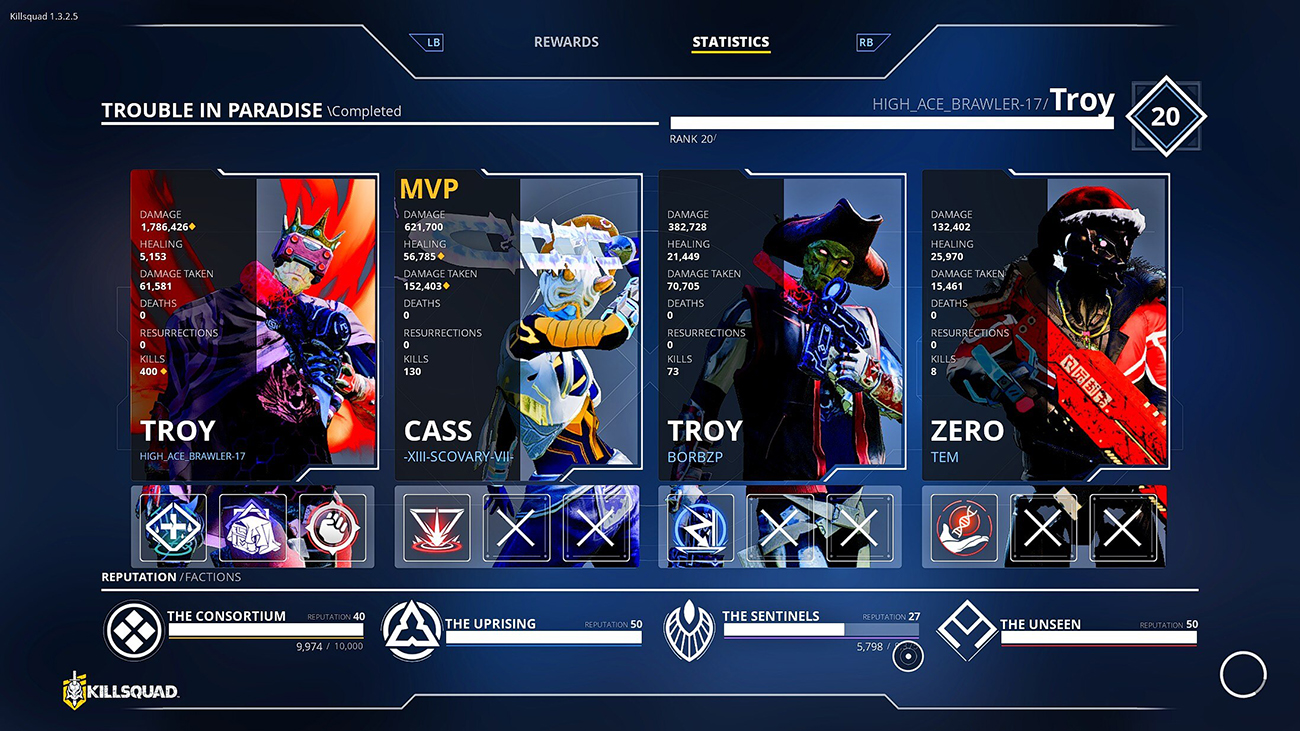Click Zero's crossed-out second ability slot
Screen dimensions: 1300x731
pyautogui.click(x=1042, y=525)
